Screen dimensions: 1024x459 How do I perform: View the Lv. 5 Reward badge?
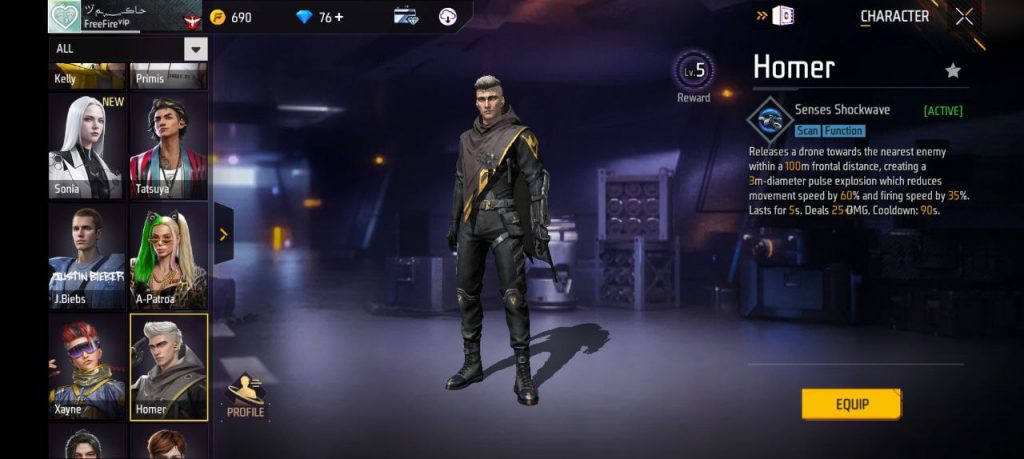click(x=693, y=75)
